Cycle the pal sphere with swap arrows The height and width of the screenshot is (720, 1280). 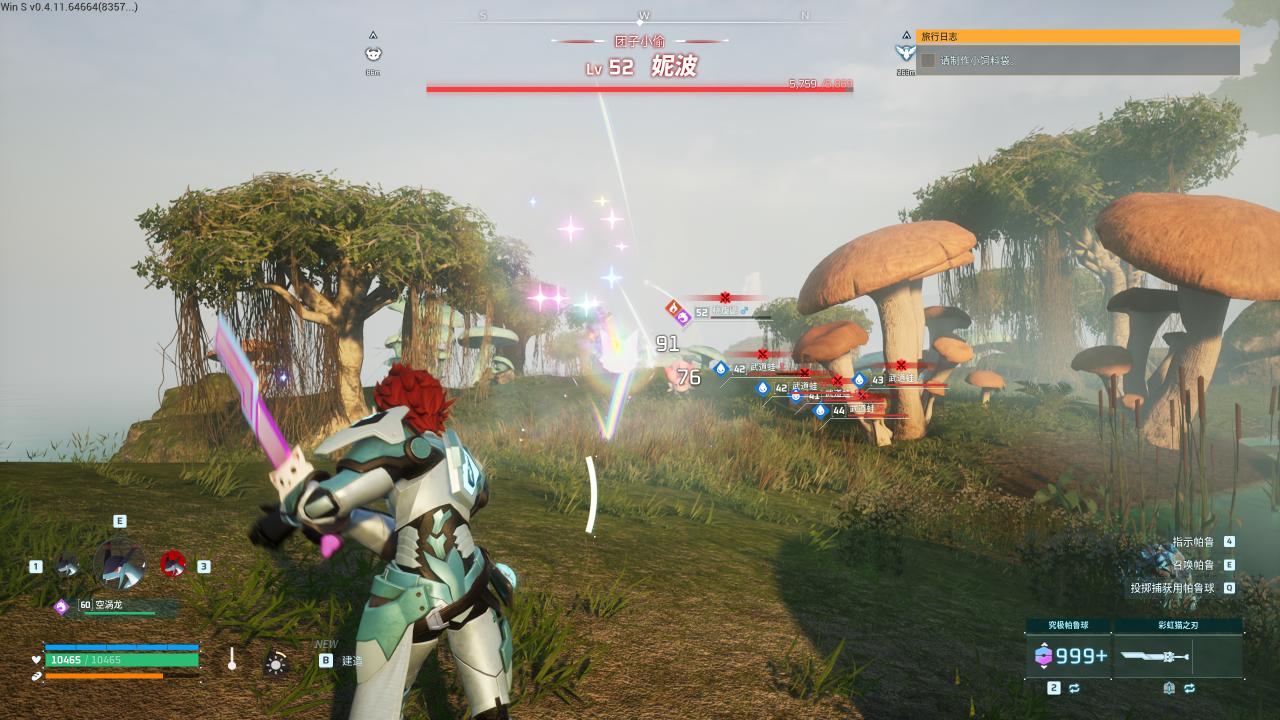(1074, 688)
